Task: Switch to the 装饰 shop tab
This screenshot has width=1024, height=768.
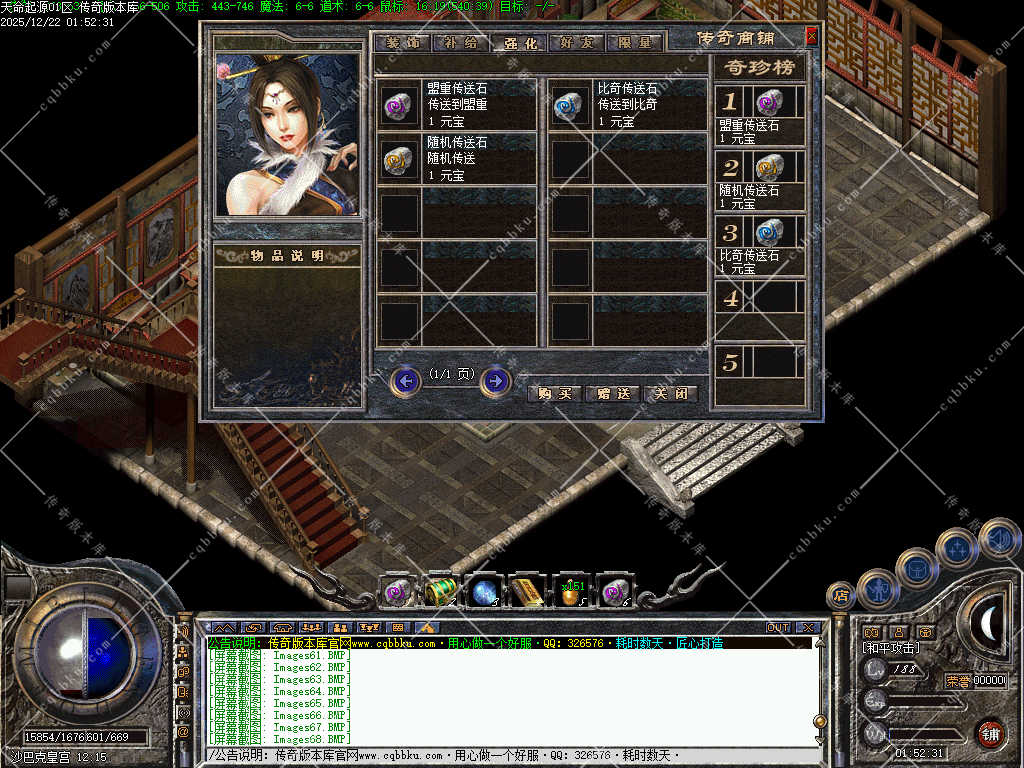Action: pos(405,43)
